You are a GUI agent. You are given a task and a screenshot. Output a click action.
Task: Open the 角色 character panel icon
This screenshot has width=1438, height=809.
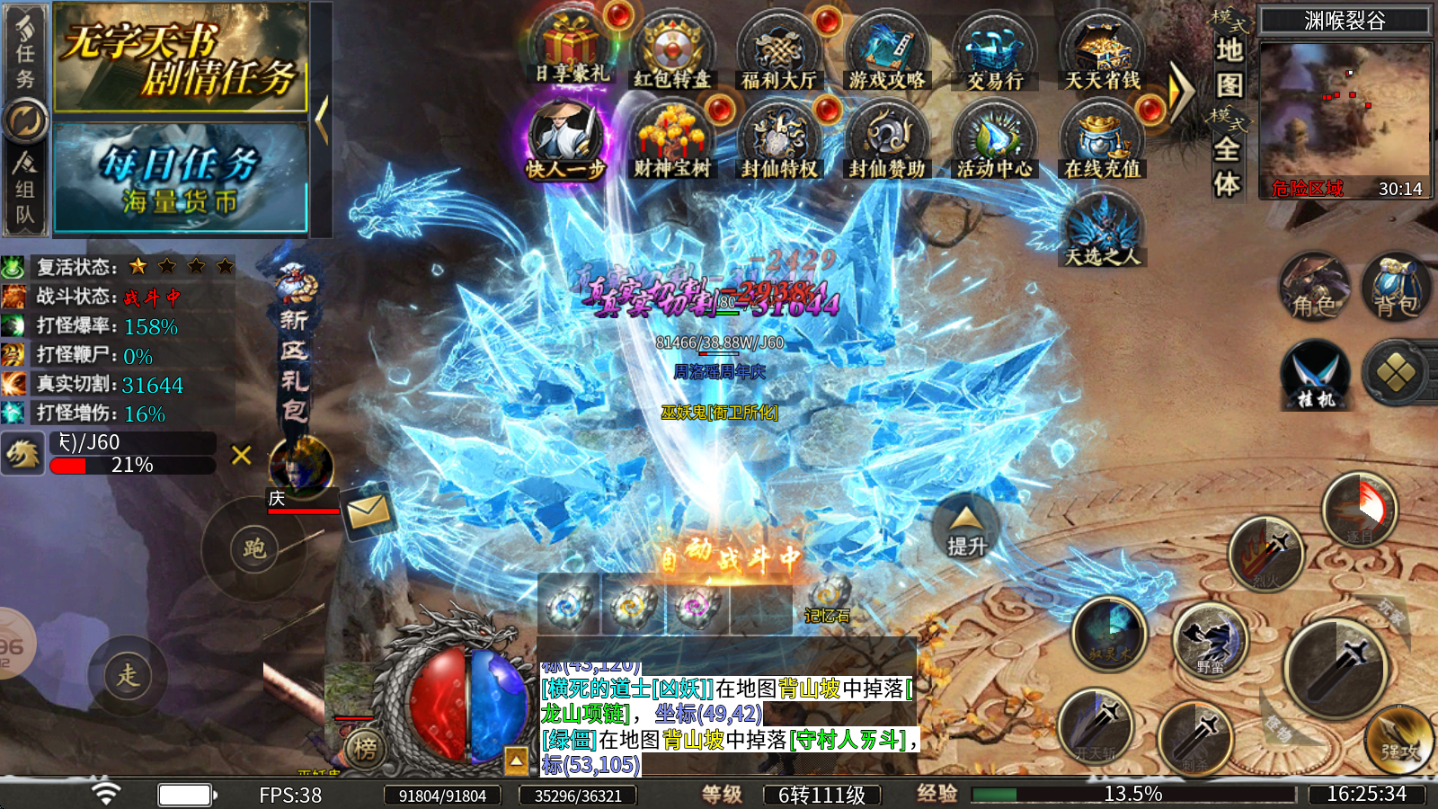pos(1313,289)
